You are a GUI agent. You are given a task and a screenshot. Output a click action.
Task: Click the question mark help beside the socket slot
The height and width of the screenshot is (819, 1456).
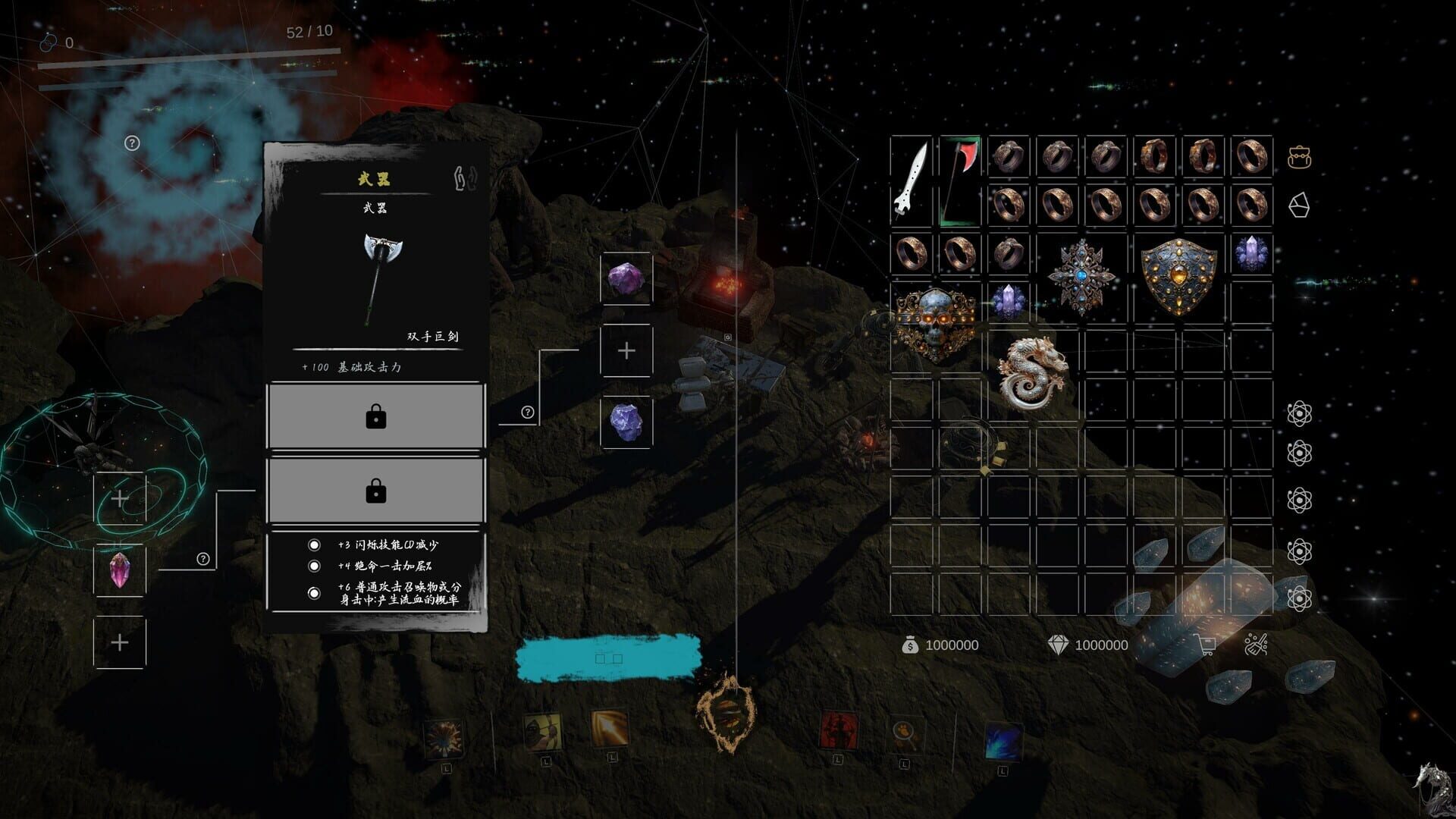click(x=529, y=413)
